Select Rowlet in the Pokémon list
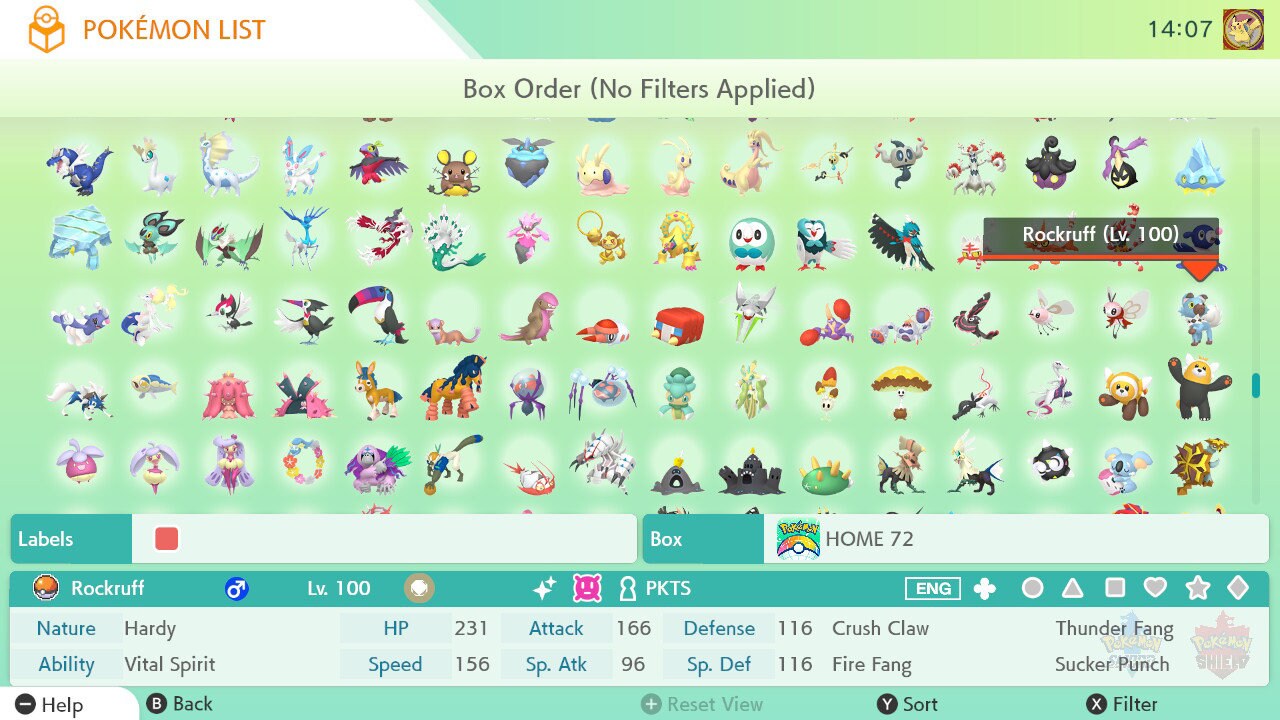Viewport: 1280px width, 720px height. (751, 241)
